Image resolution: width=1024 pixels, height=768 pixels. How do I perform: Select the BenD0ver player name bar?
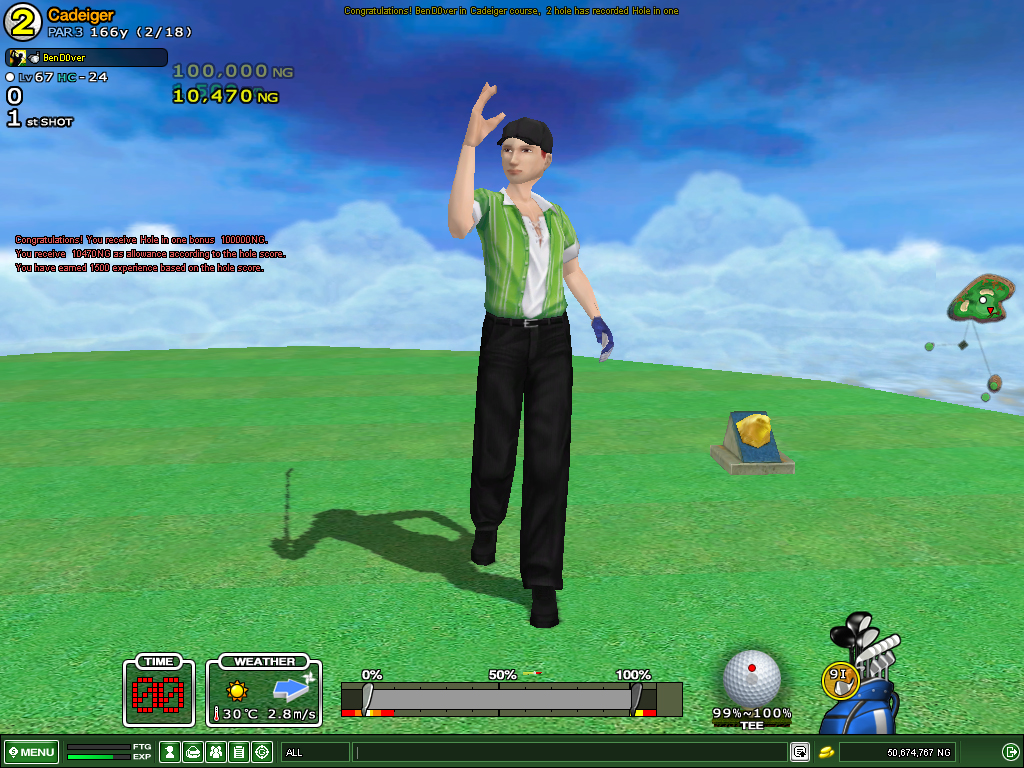click(87, 58)
